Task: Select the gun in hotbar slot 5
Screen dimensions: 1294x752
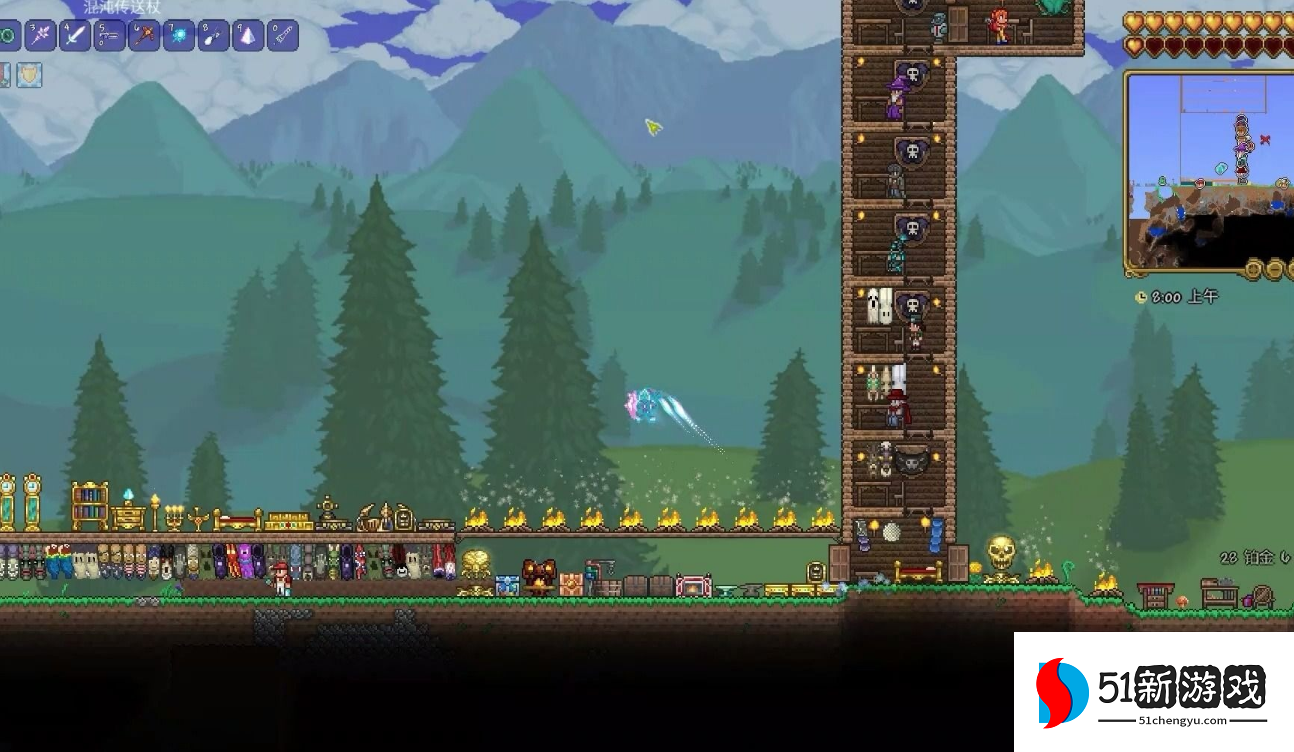Action: [x=109, y=36]
